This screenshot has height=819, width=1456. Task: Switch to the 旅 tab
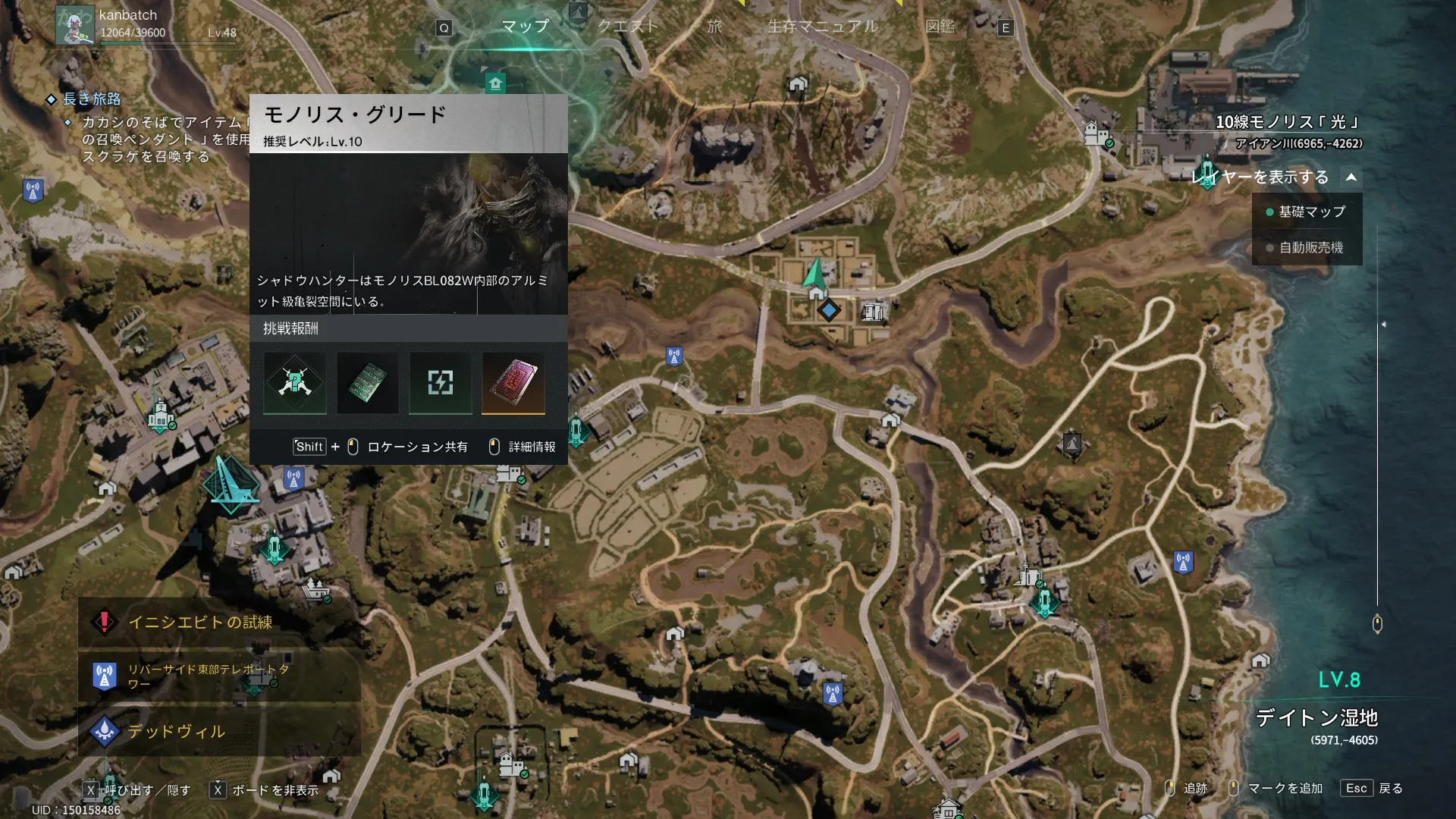tap(714, 27)
